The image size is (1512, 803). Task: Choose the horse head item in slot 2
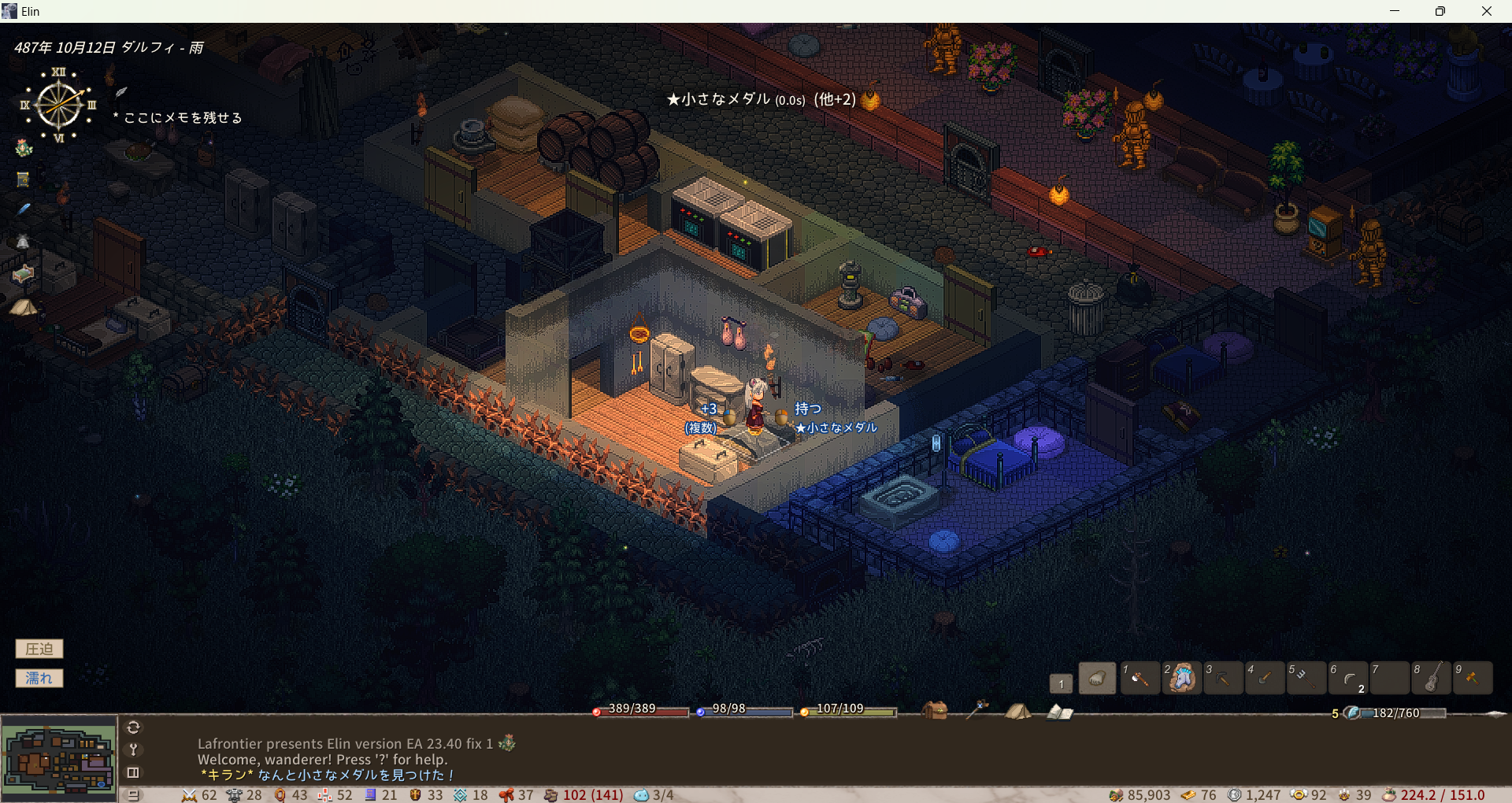pos(1181,678)
